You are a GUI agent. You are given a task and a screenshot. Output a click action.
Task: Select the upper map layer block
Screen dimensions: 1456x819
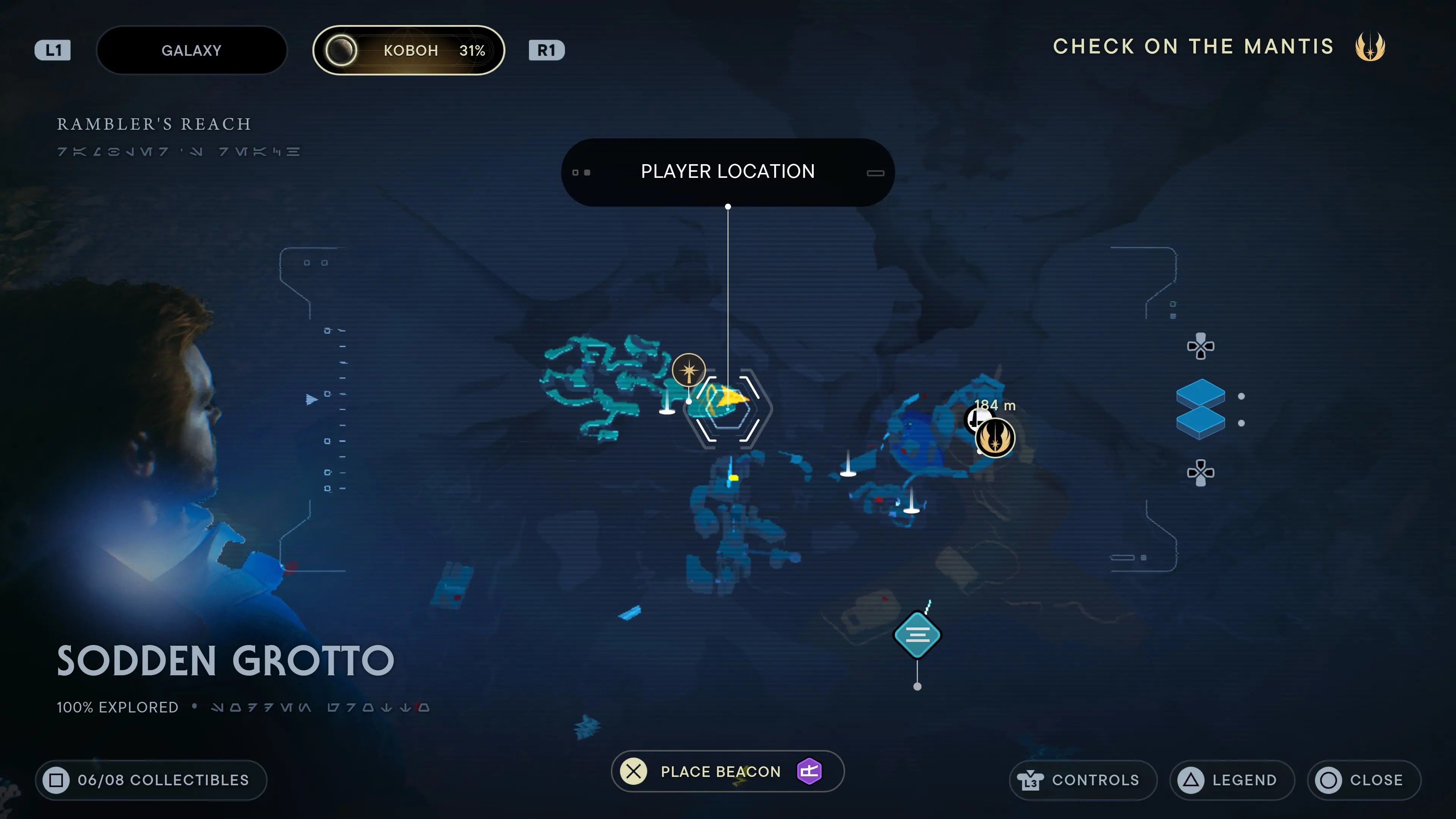point(1200,394)
